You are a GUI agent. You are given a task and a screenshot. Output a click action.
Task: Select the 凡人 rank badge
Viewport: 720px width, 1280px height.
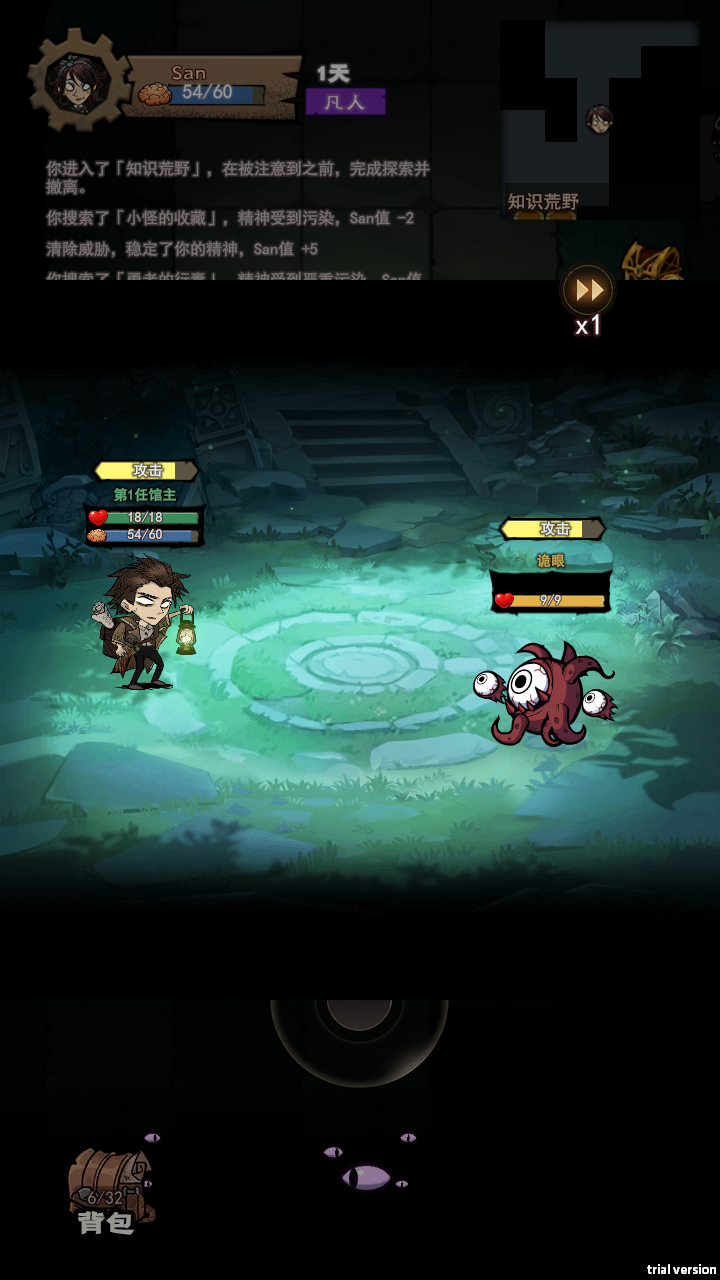[345, 102]
